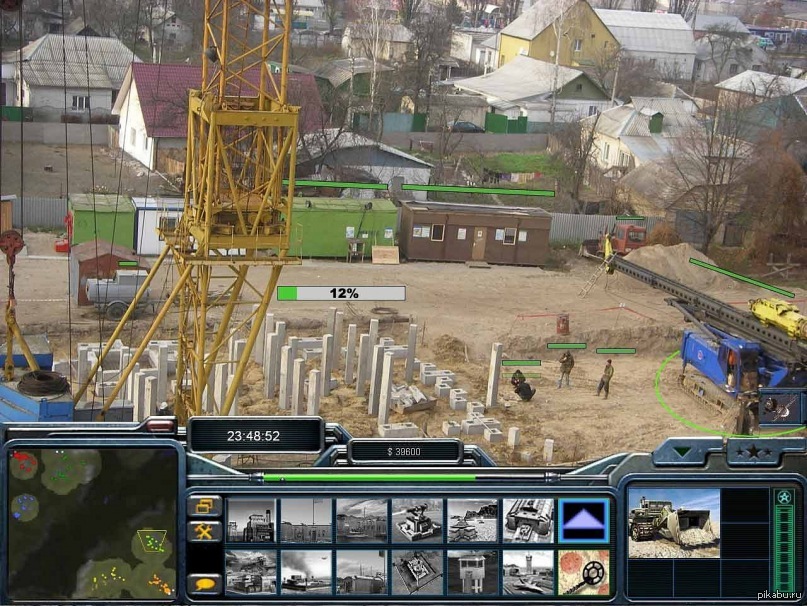Open the three-star generals powers button

click(751, 452)
